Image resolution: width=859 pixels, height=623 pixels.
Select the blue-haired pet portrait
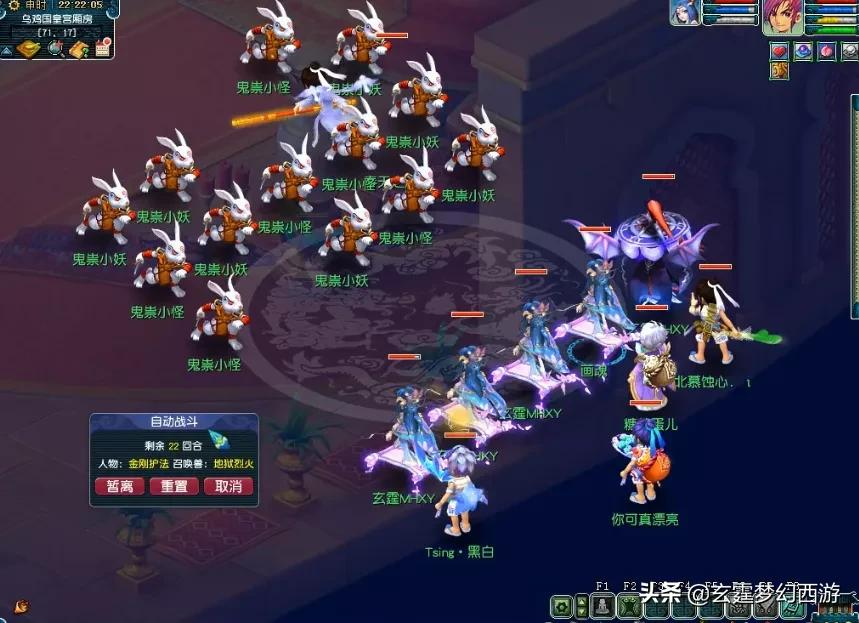click(685, 12)
